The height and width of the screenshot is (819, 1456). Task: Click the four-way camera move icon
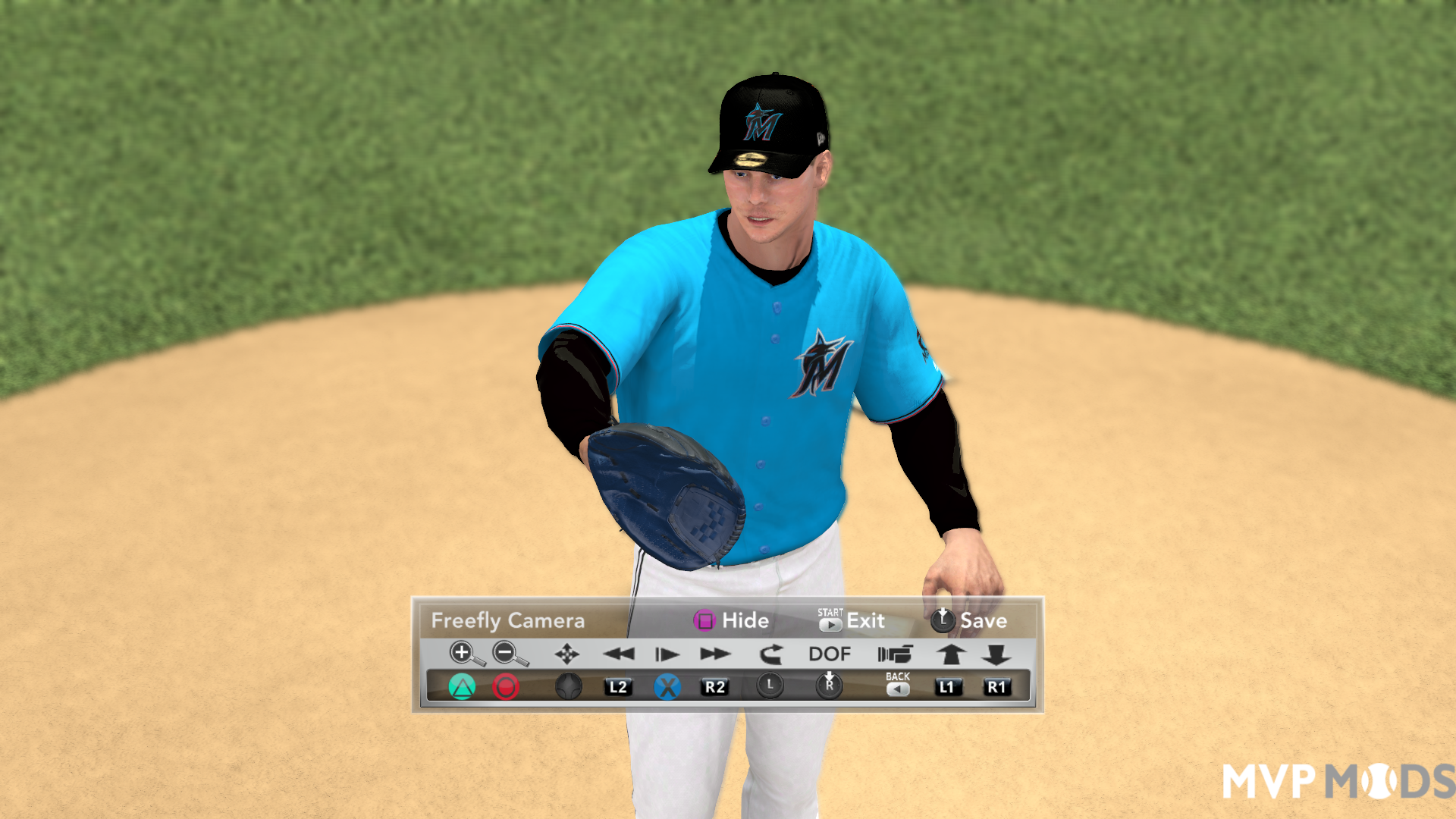pyautogui.click(x=567, y=653)
